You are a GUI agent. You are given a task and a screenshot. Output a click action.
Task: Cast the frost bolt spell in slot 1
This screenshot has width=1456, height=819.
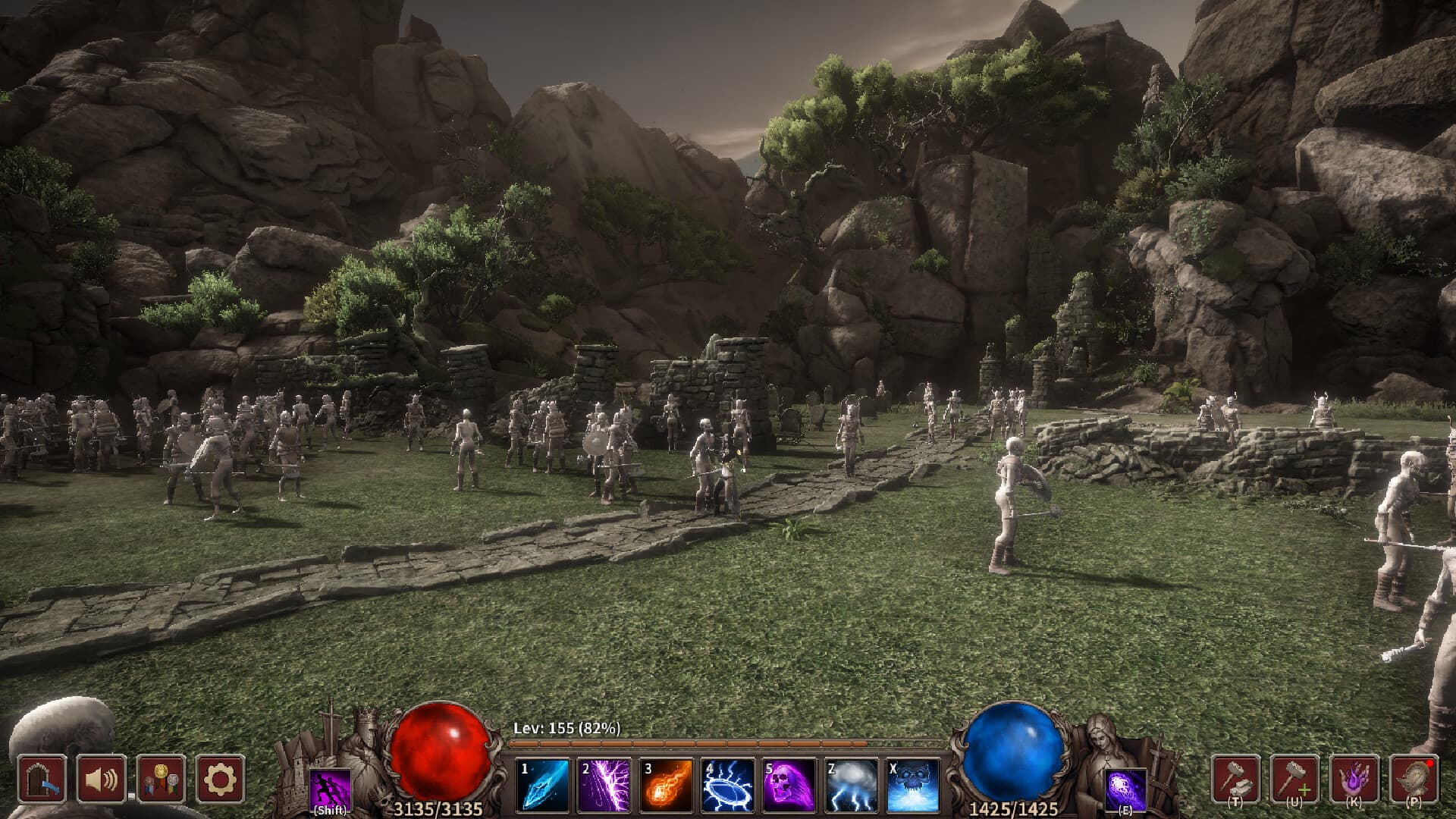(543, 786)
